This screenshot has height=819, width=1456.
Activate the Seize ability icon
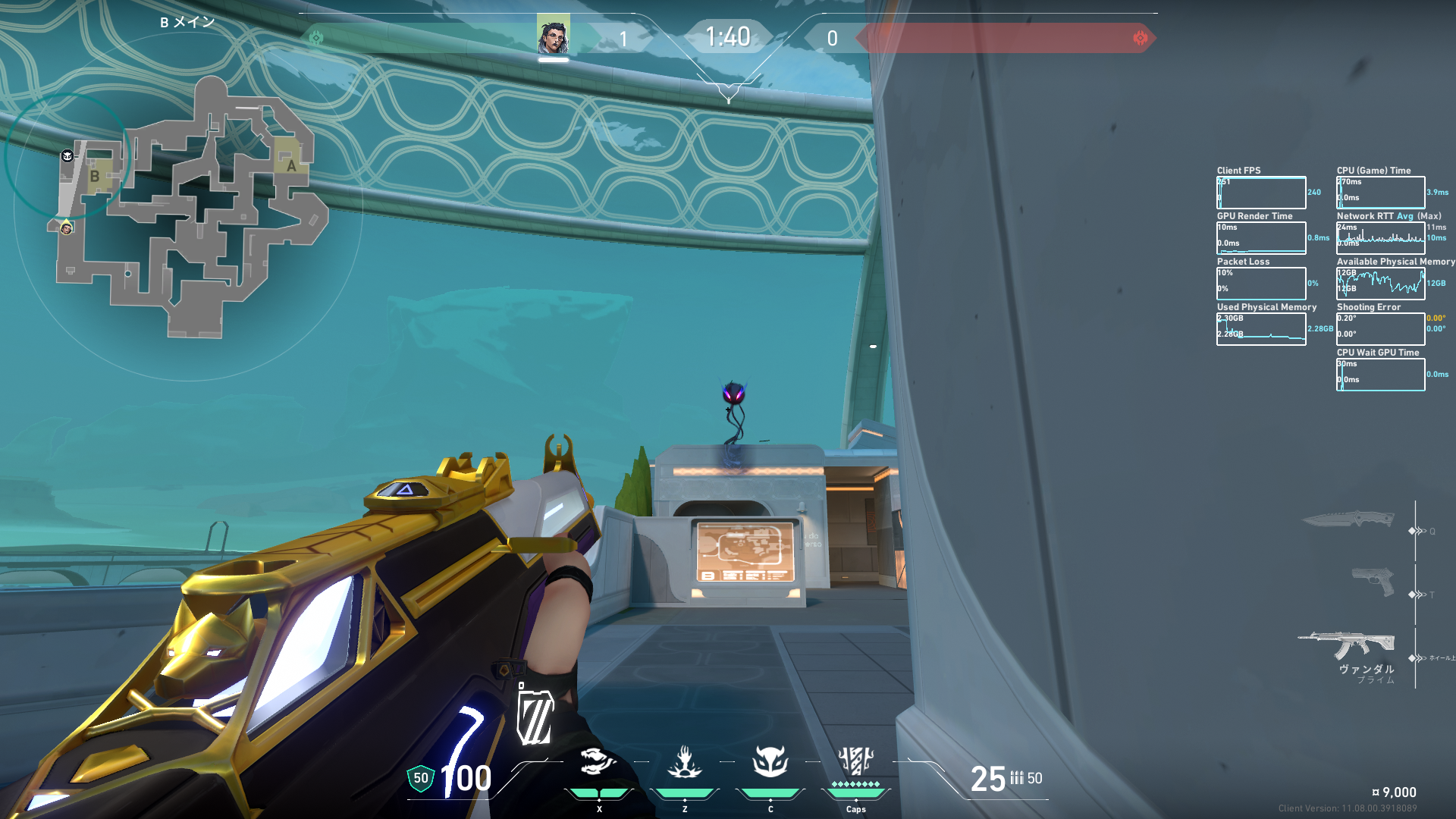pyautogui.click(x=685, y=762)
